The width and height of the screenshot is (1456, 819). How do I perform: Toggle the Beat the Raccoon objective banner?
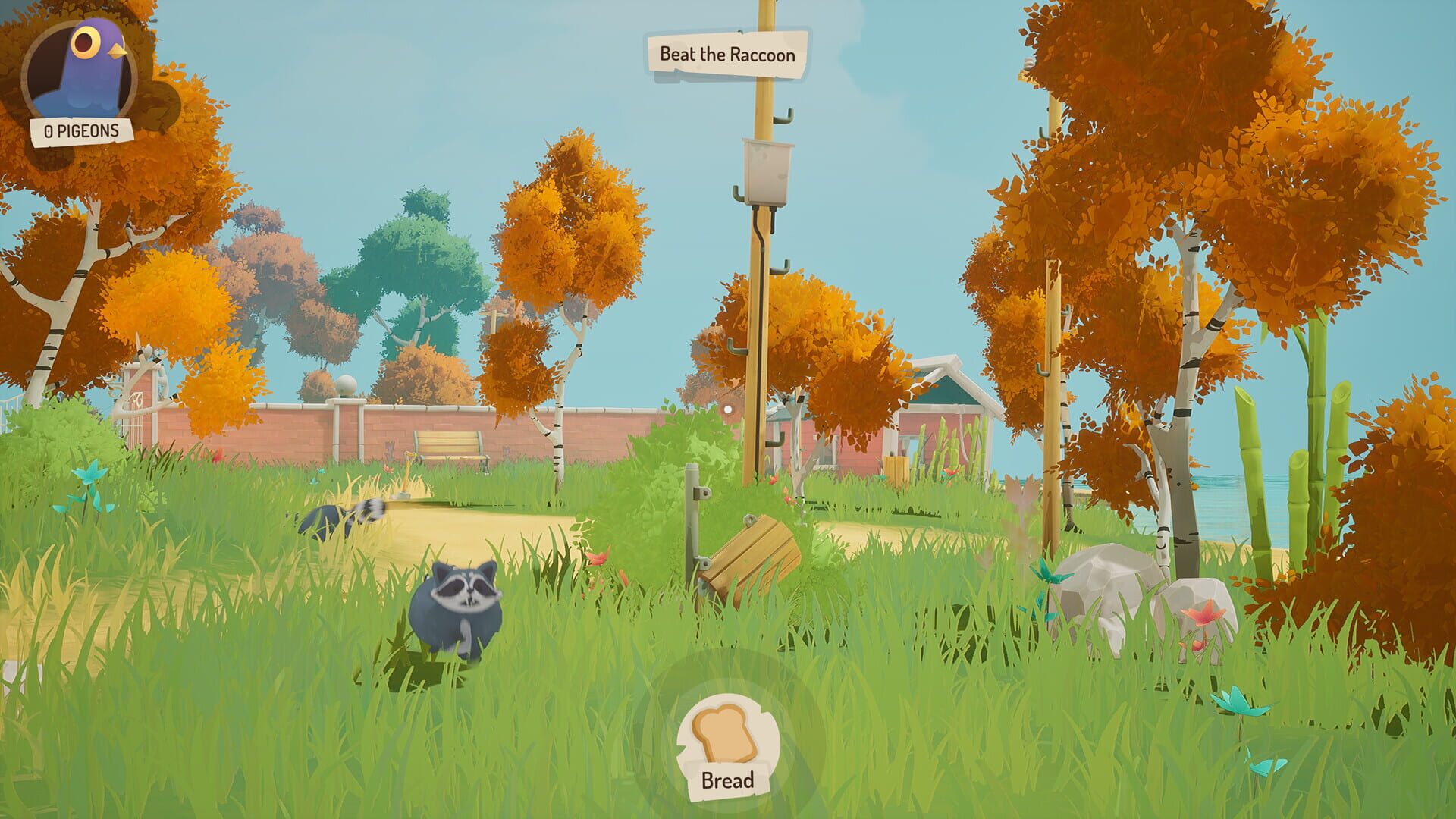726,53
